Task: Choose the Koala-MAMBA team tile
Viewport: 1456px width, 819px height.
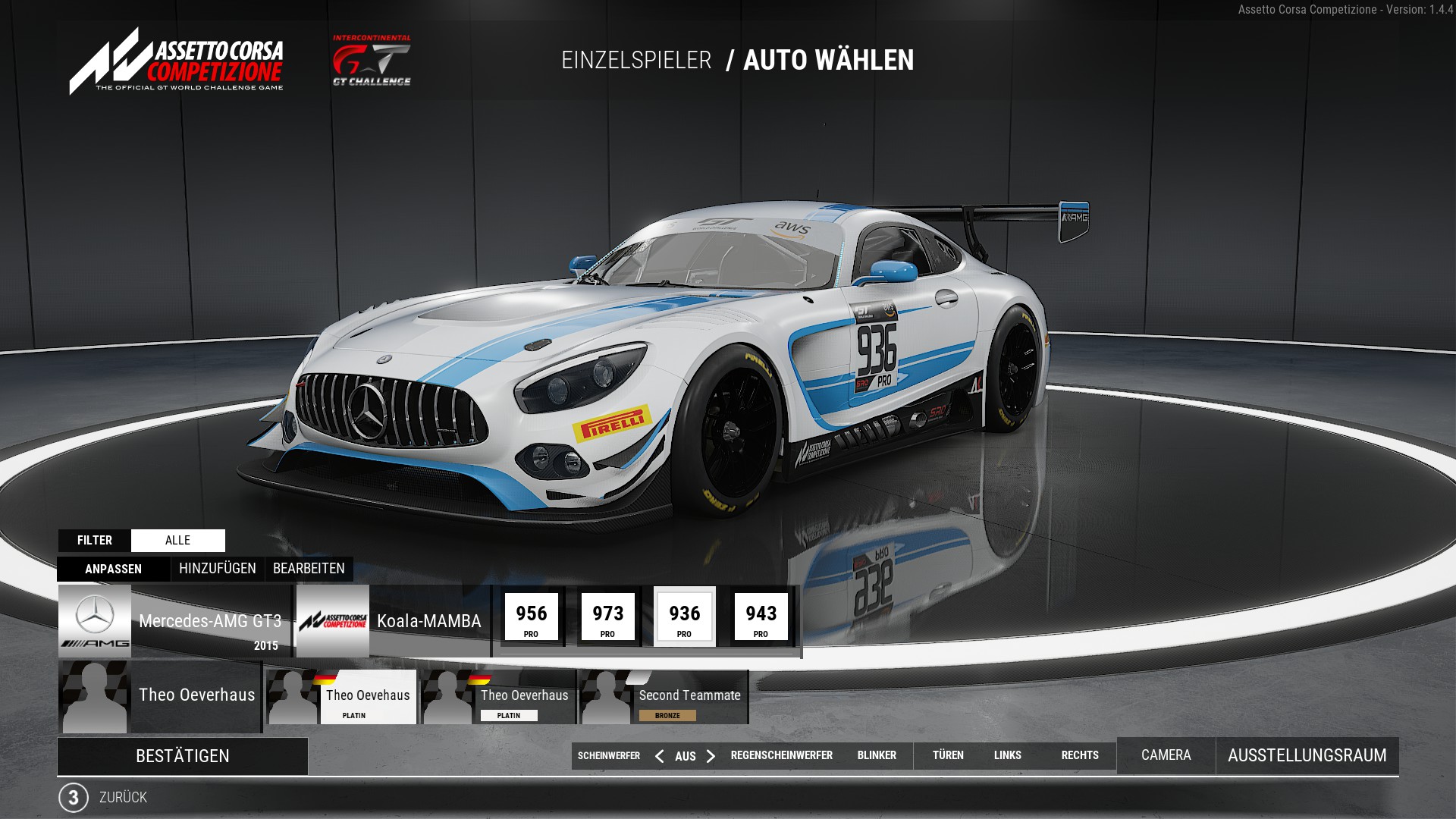Action: point(392,621)
